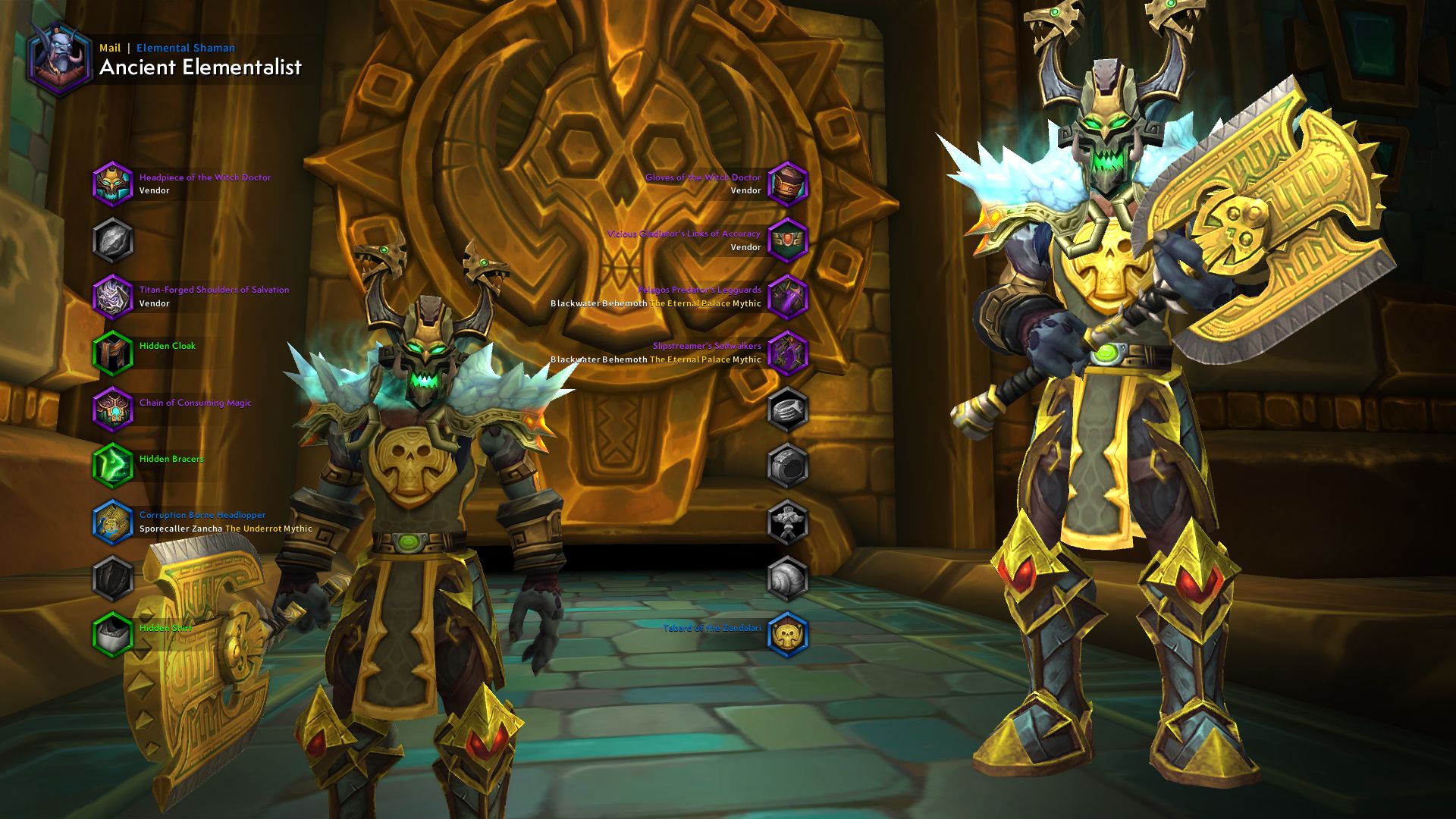Click the Vicious Gladiator's Links belt icon

tap(787, 240)
